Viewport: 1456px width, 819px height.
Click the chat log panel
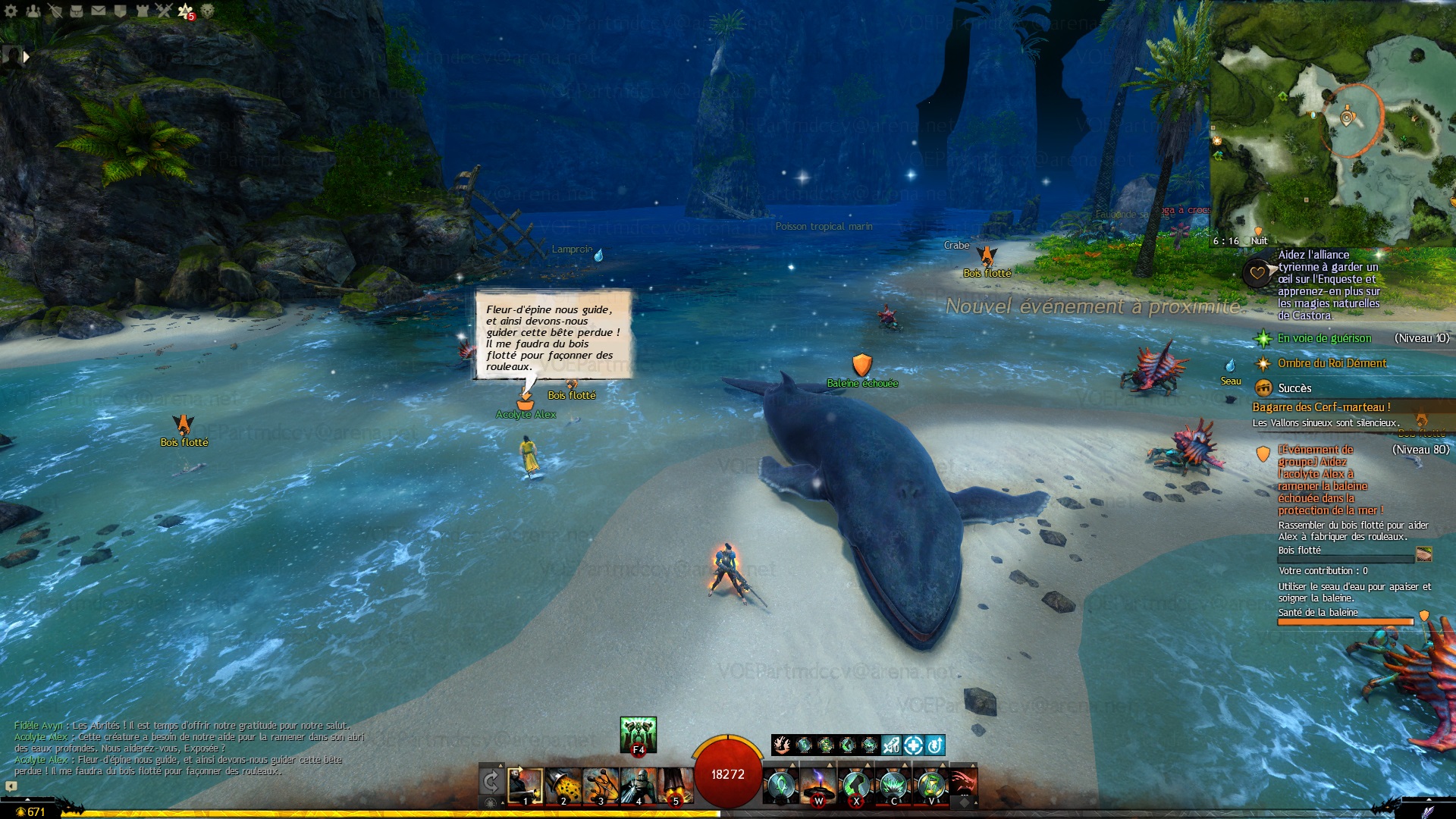coord(190,748)
